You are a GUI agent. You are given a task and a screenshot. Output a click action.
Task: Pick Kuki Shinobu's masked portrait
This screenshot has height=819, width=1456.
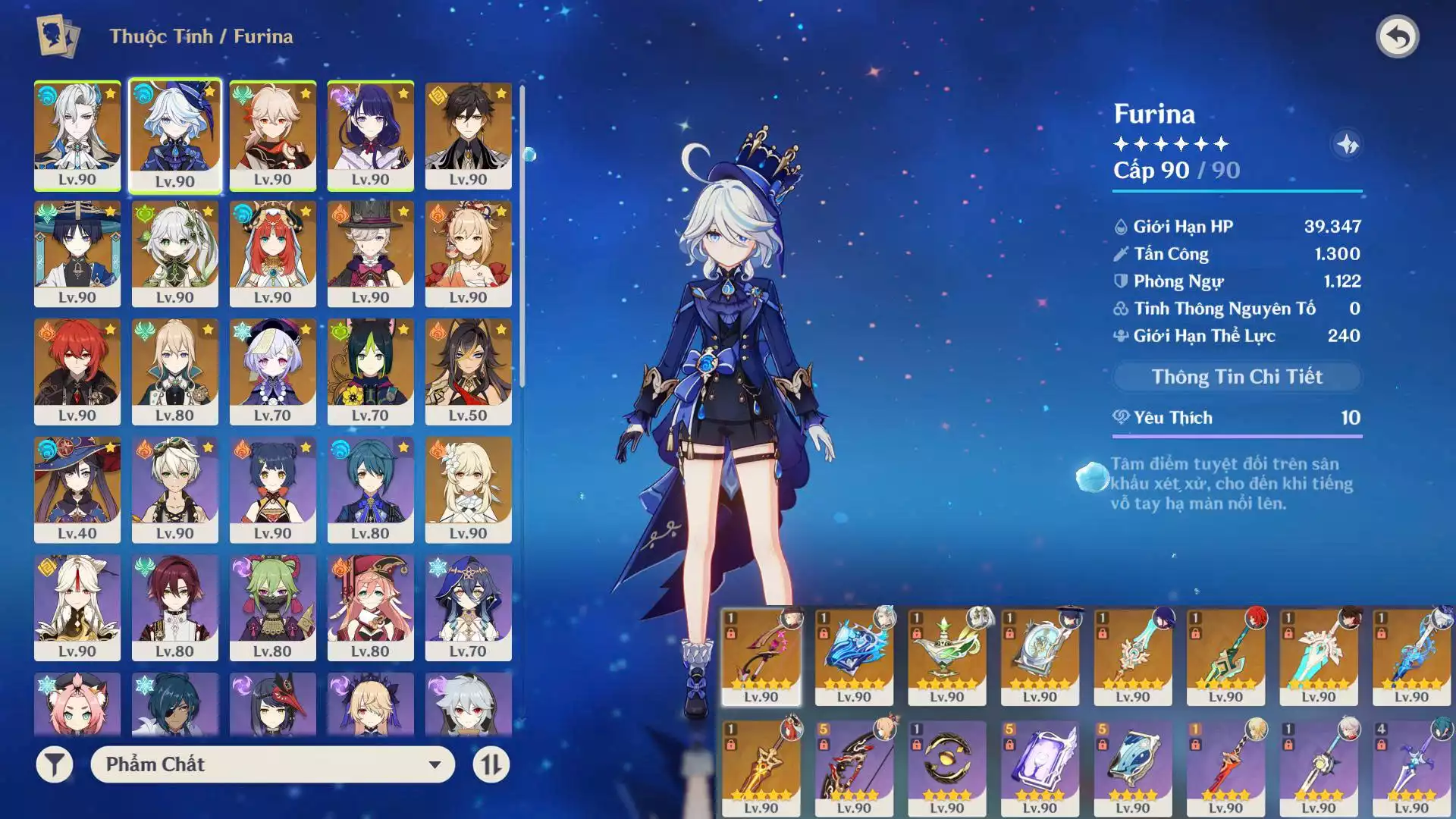[272, 607]
